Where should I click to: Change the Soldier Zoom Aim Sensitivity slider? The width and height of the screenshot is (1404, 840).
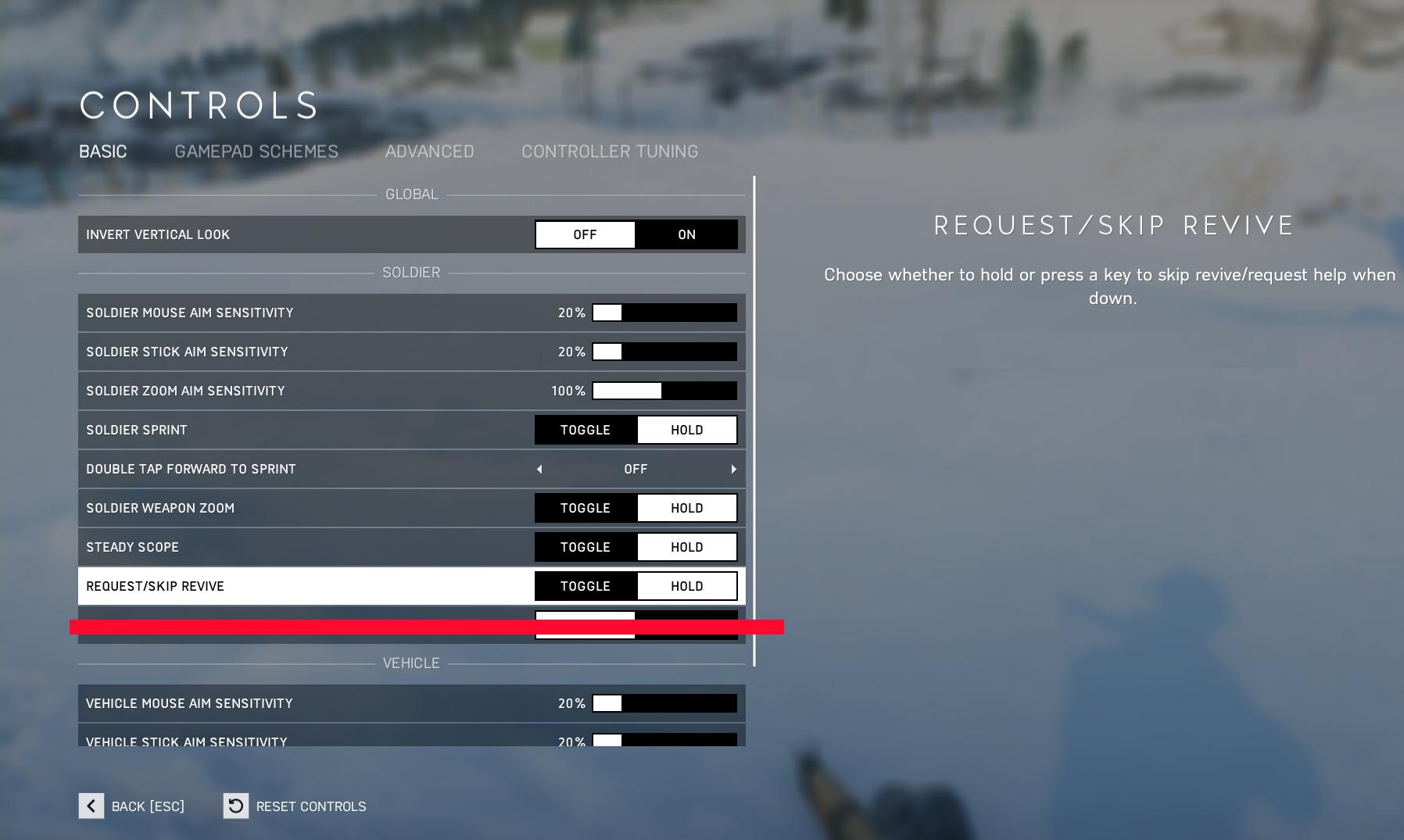pos(664,391)
